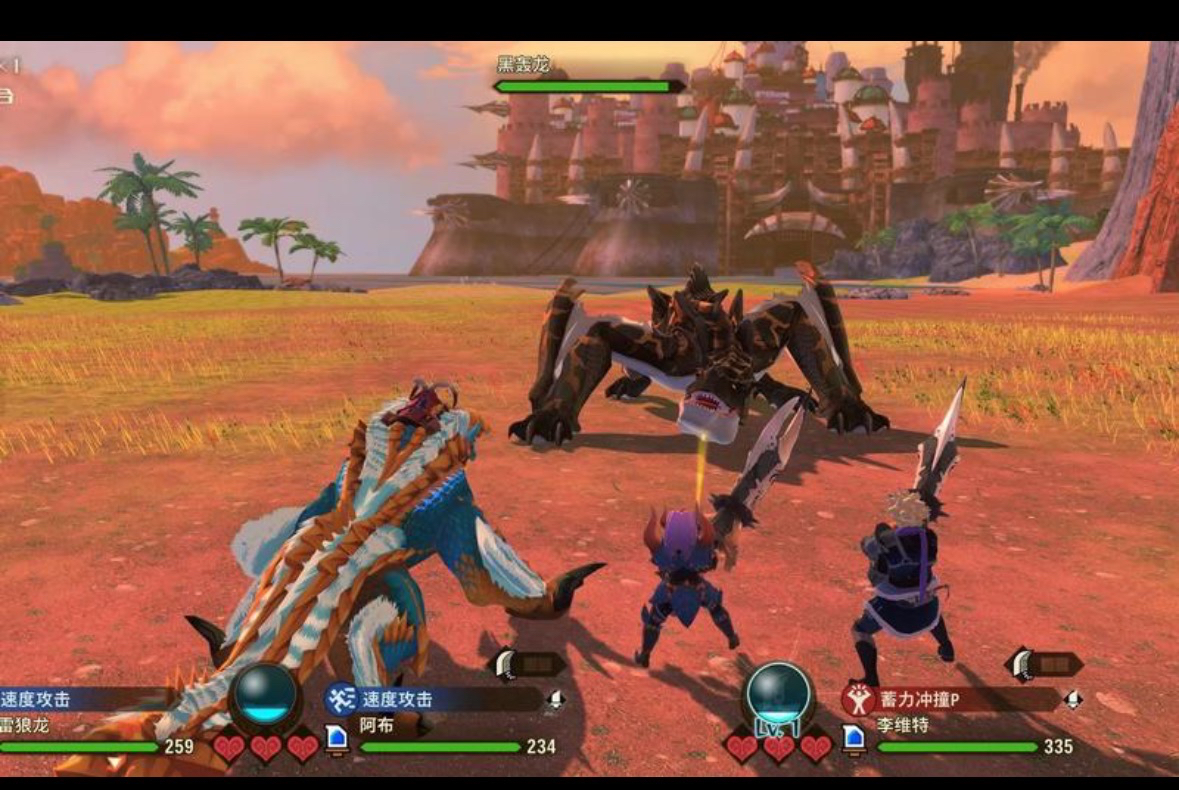1179x790 pixels.
Task: Activate the kinship orb marked Lv. 1
Action: click(x=780, y=695)
